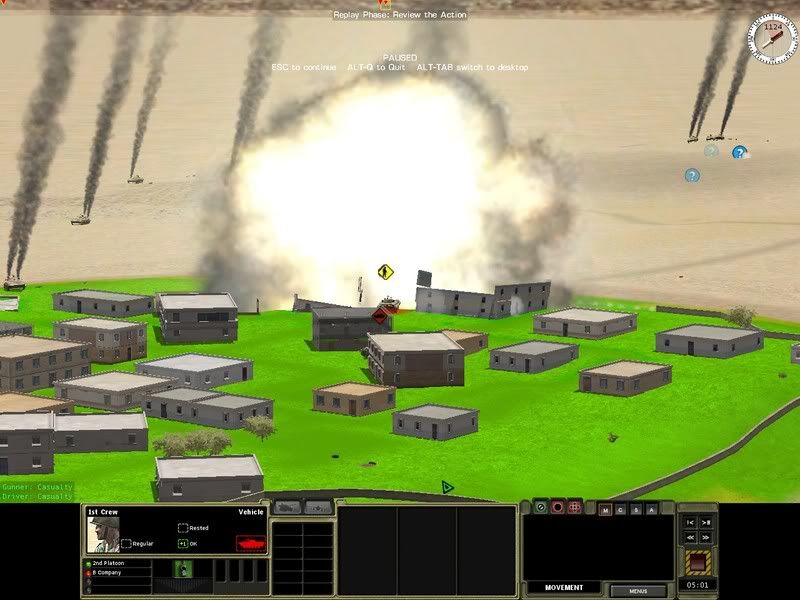800x600 pixels.
Task: Switch to the C combat commands tab
Action: click(x=621, y=510)
